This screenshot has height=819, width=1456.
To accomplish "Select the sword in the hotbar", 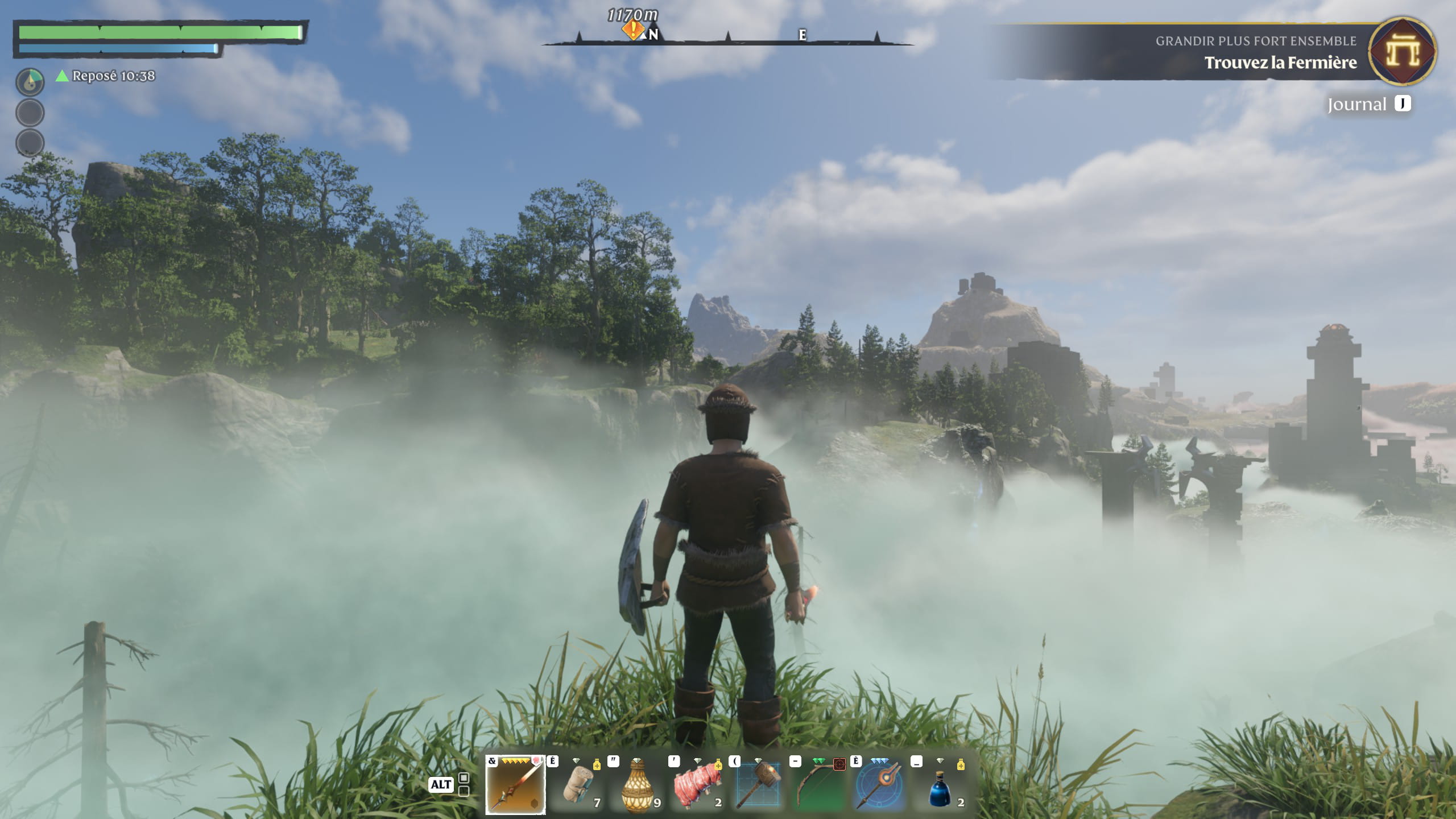I will pos(515,785).
